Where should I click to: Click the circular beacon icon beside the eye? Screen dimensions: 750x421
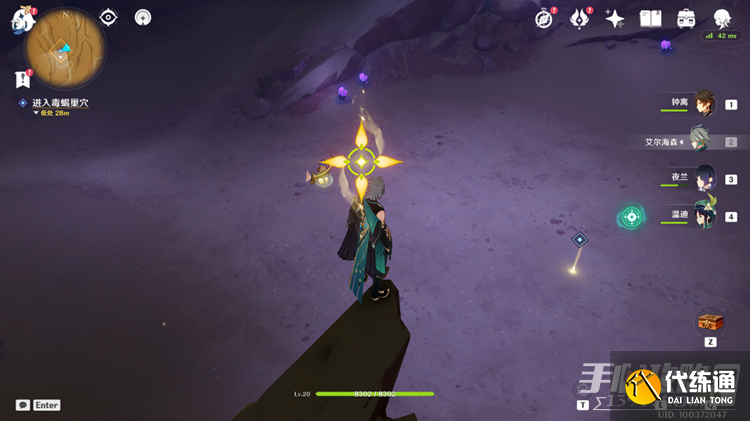pyautogui.click(x=143, y=17)
